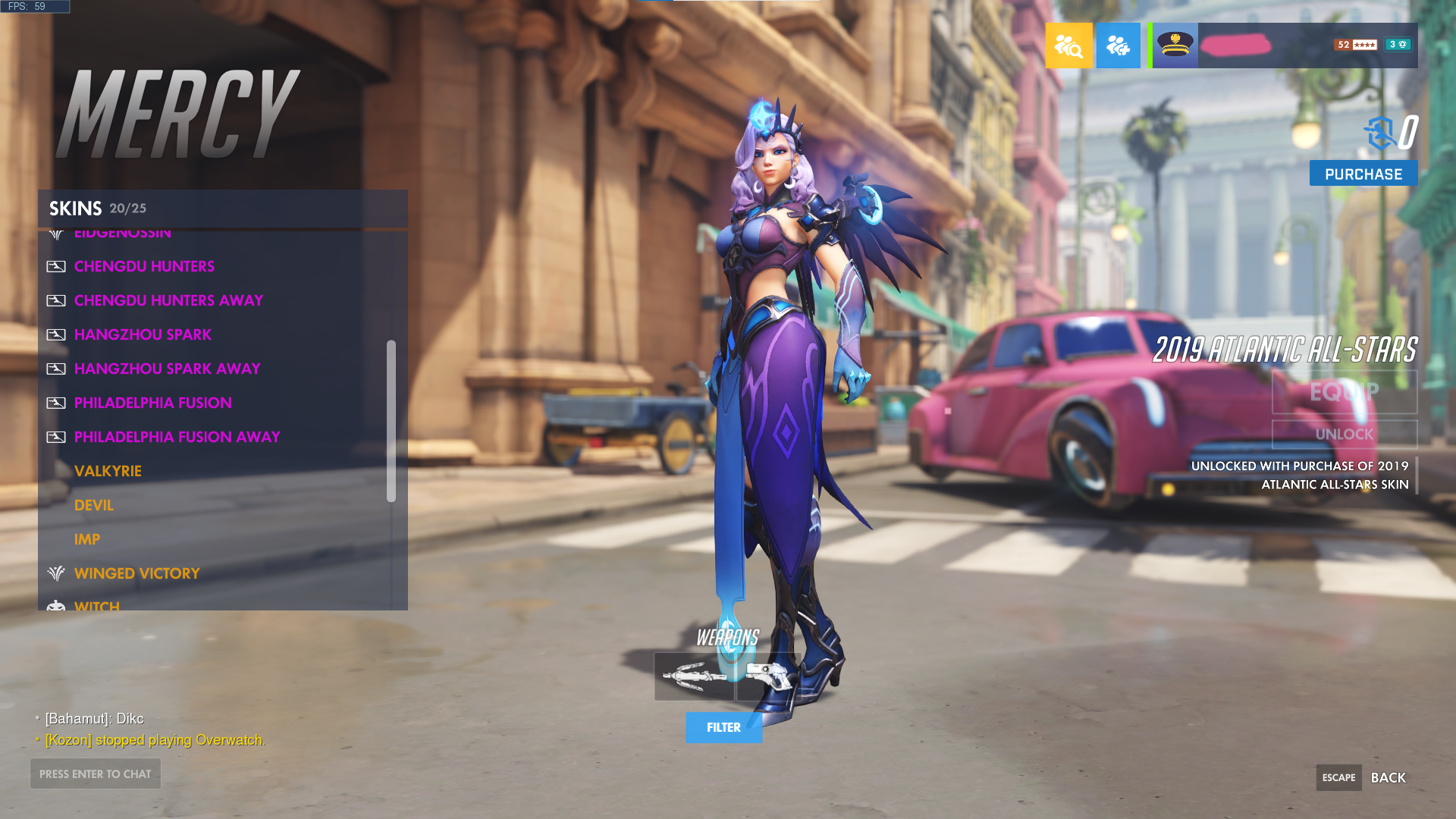Select the Philadelphia Fusion skin
1456x819 pixels.
pos(153,403)
